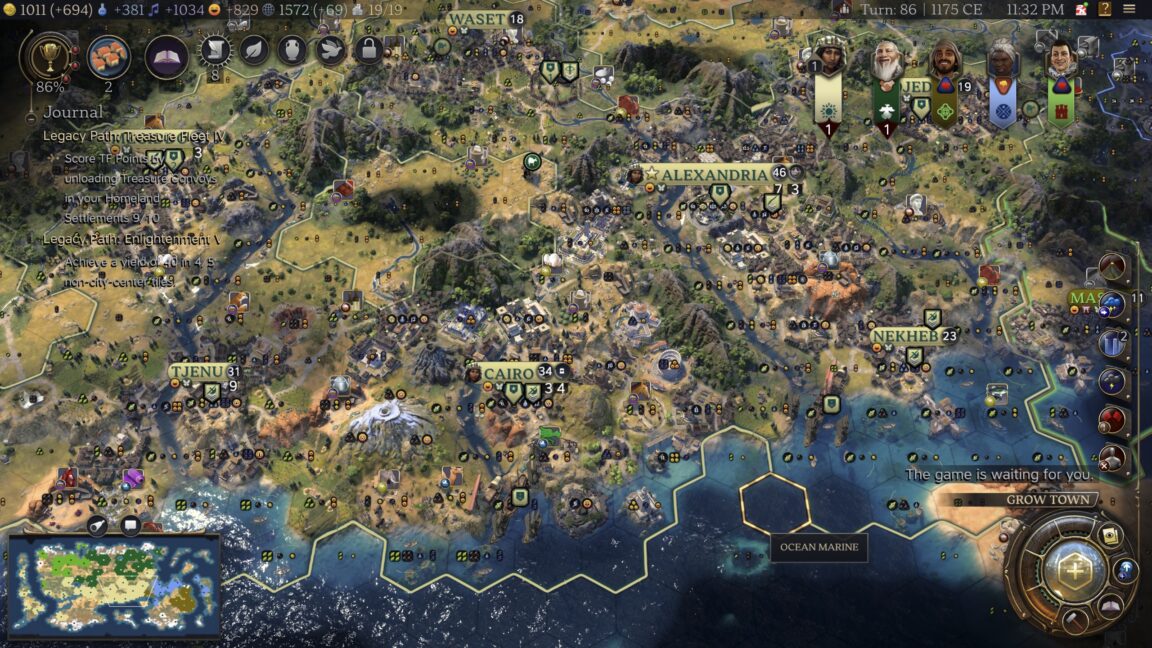Screen dimensions: 1152x648
Task: Select the Cairo city banner
Action: 508,372
